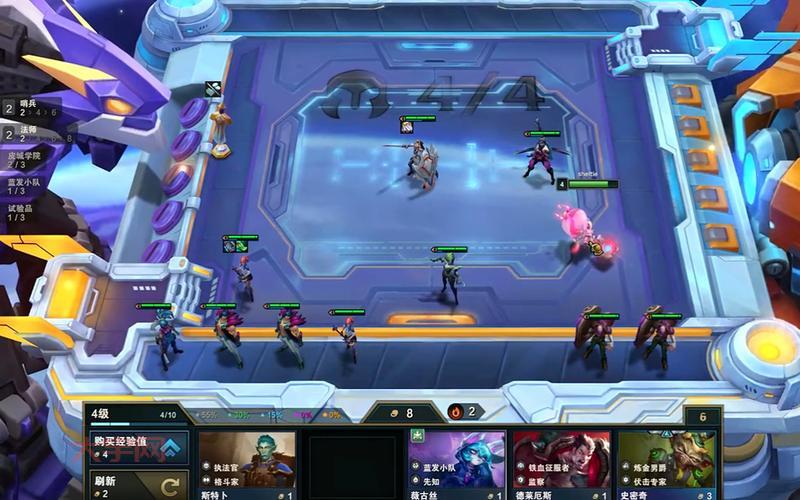Select the 德莱厄斯 champion card
The image size is (800, 500).
(561, 464)
